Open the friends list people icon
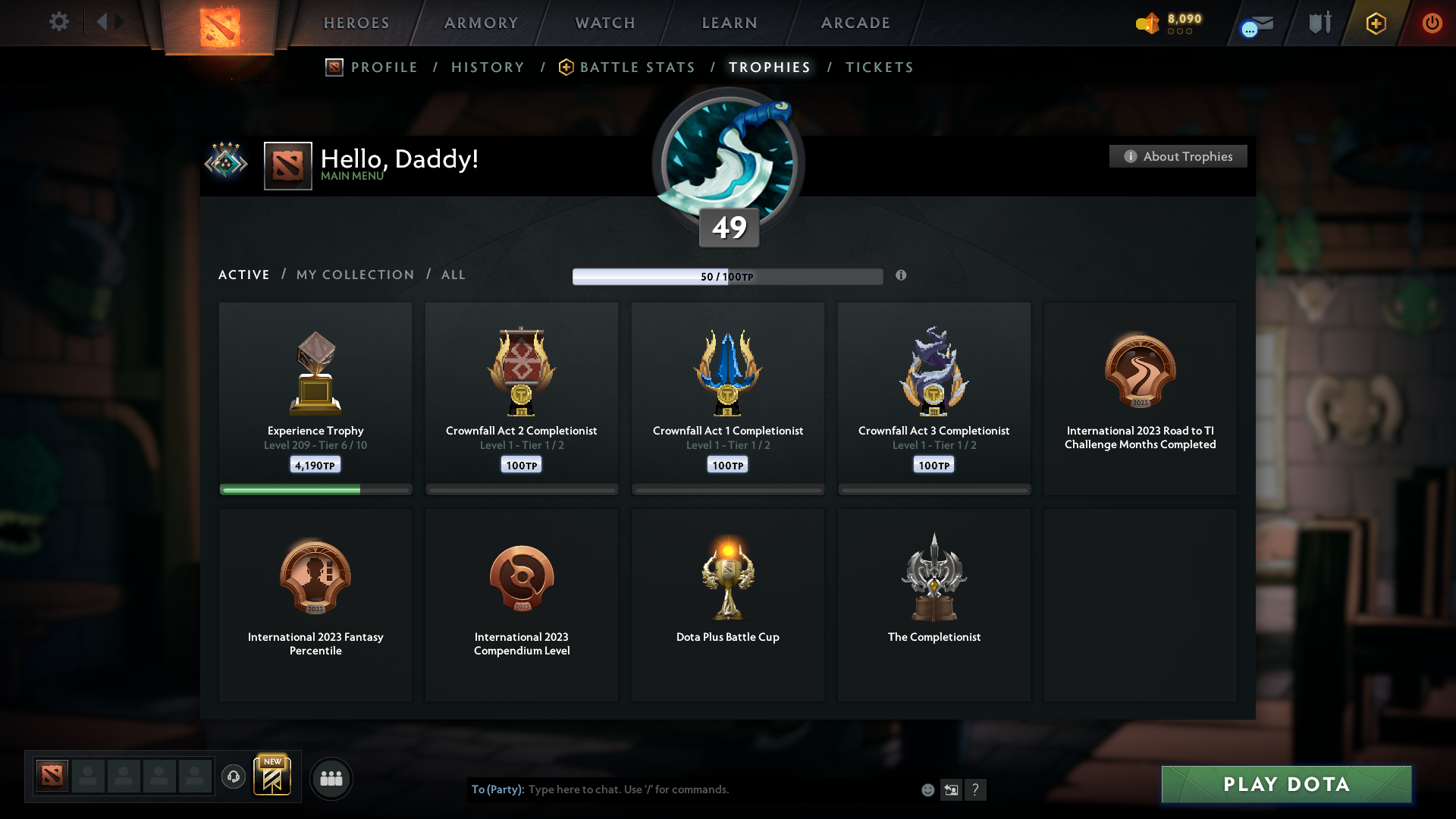 click(331, 778)
